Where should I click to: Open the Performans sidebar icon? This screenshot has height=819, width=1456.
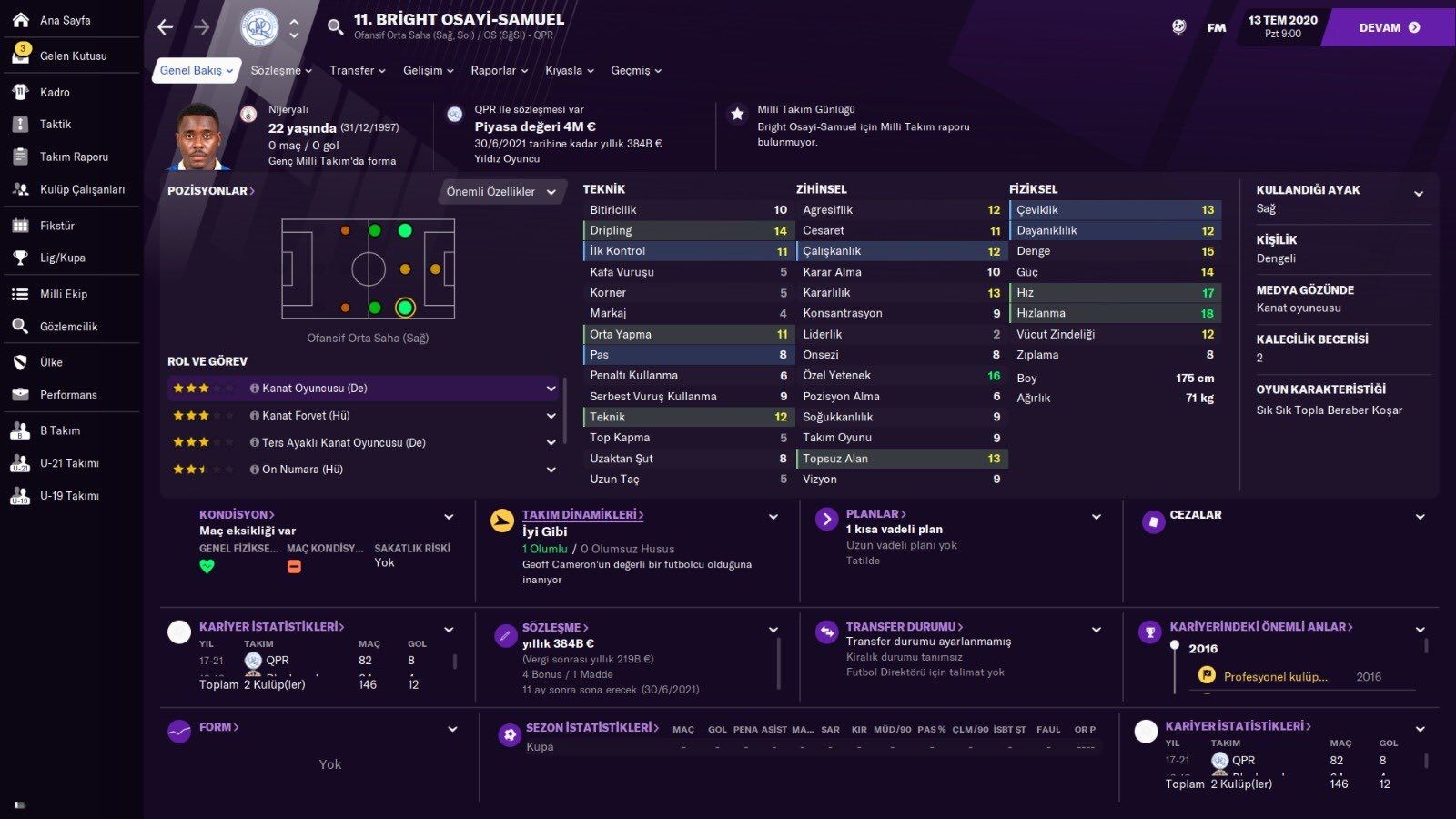click(20, 394)
